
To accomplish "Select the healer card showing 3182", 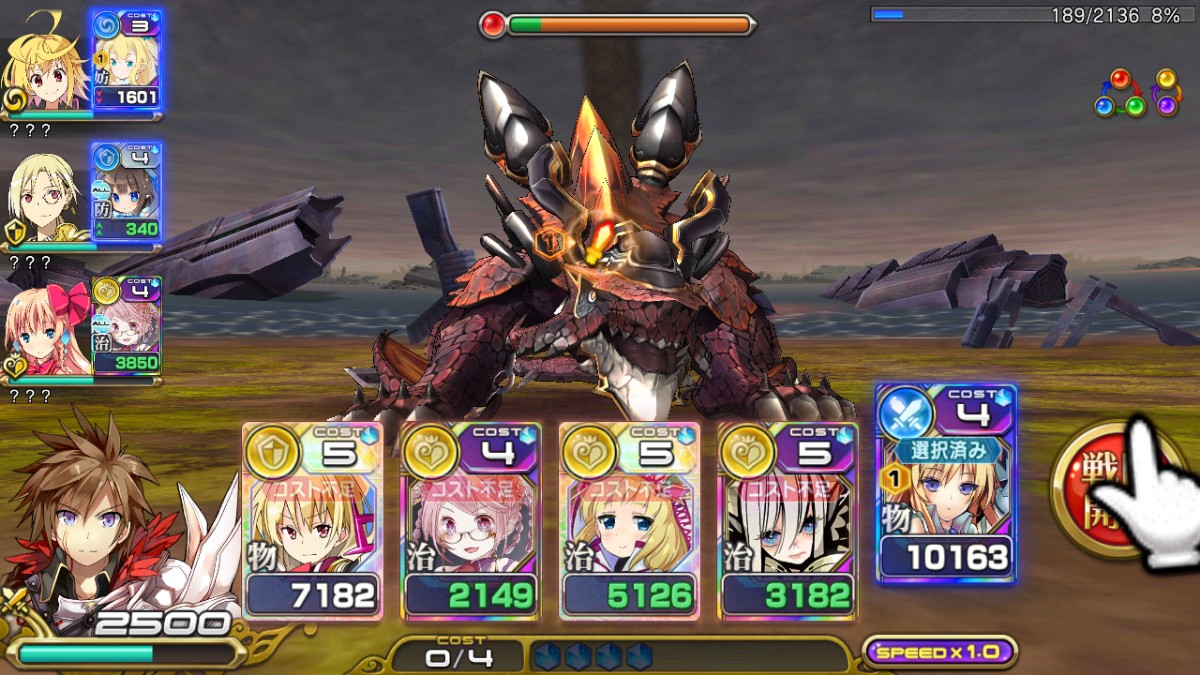I will [x=787, y=520].
